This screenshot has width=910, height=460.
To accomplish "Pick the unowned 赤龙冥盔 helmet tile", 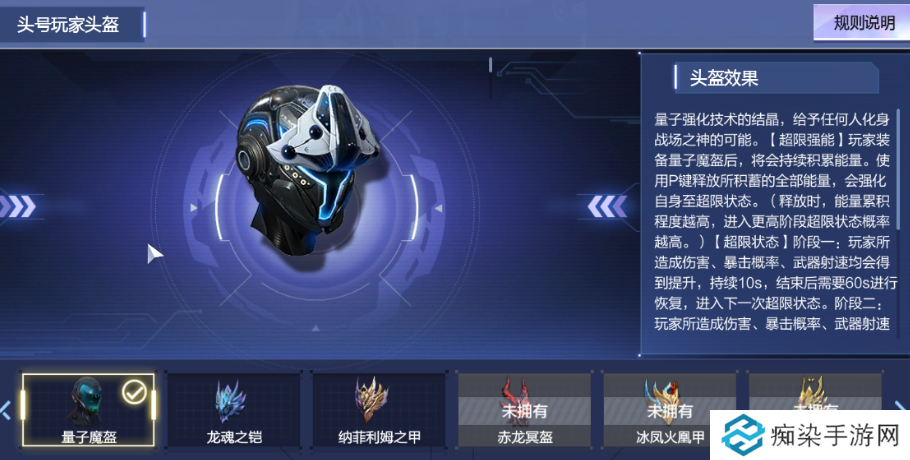I will pyautogui.click(x=523, y=409).
